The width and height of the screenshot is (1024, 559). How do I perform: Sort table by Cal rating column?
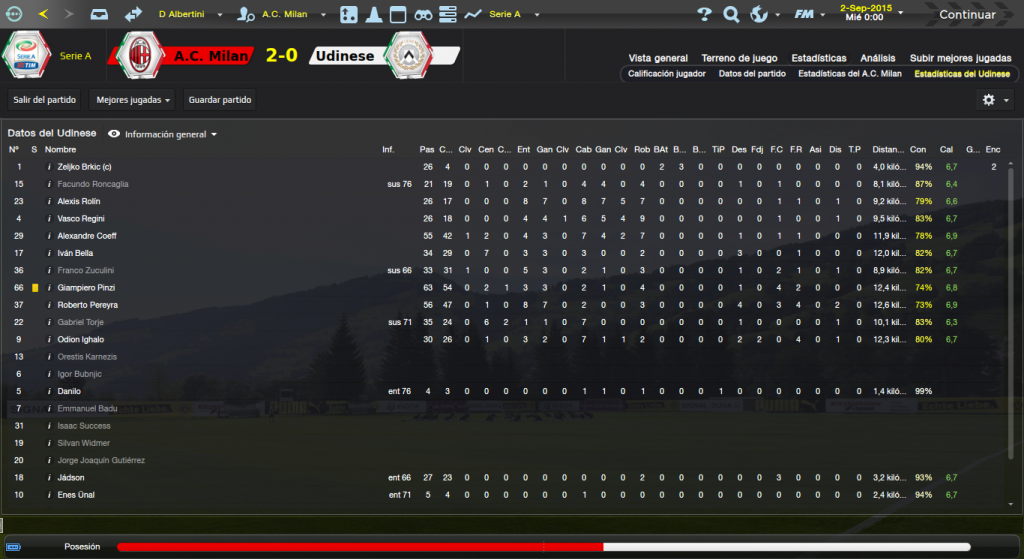pos(946,149)
